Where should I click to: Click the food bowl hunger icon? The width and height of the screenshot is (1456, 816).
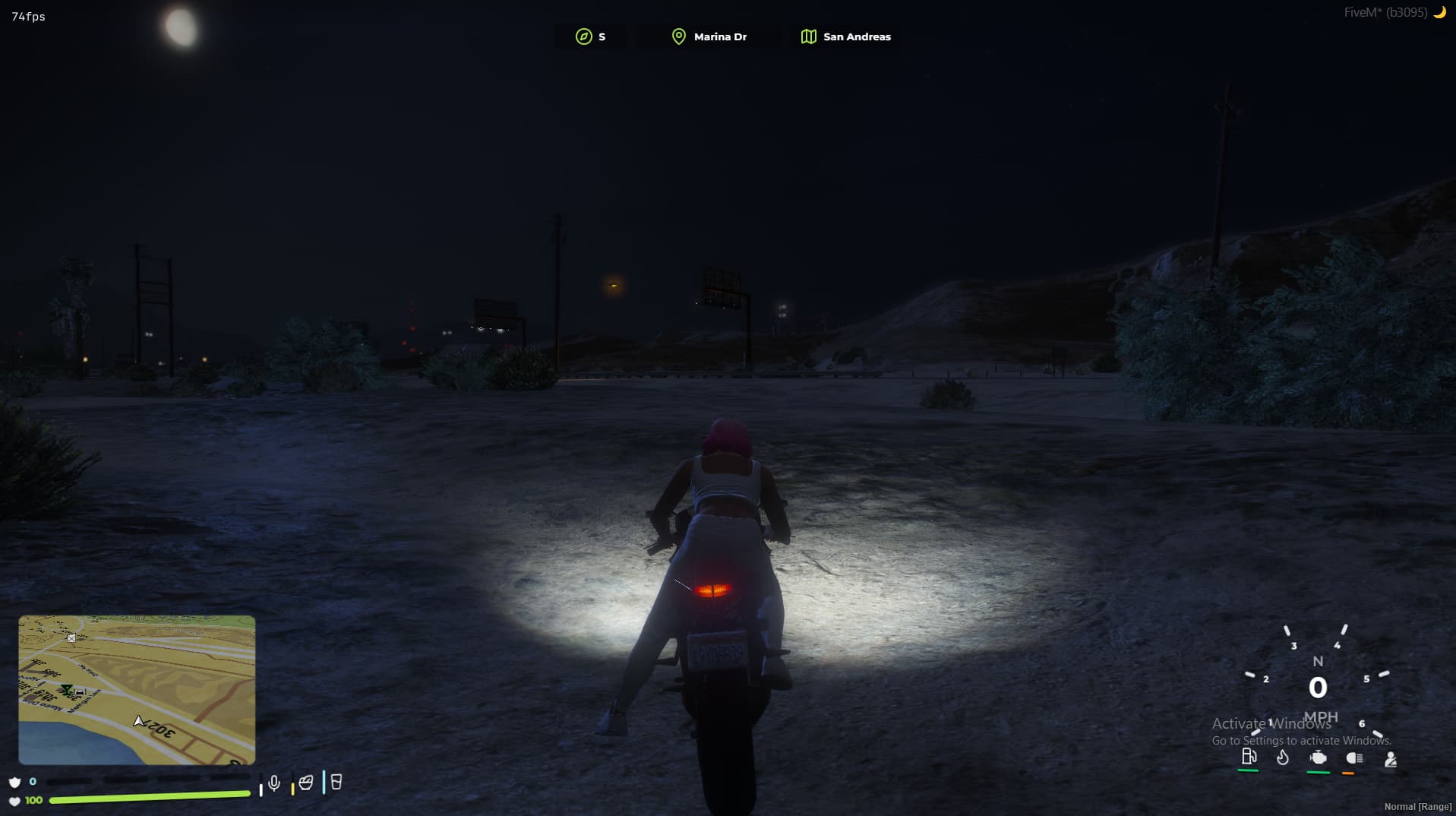[306, 781]
